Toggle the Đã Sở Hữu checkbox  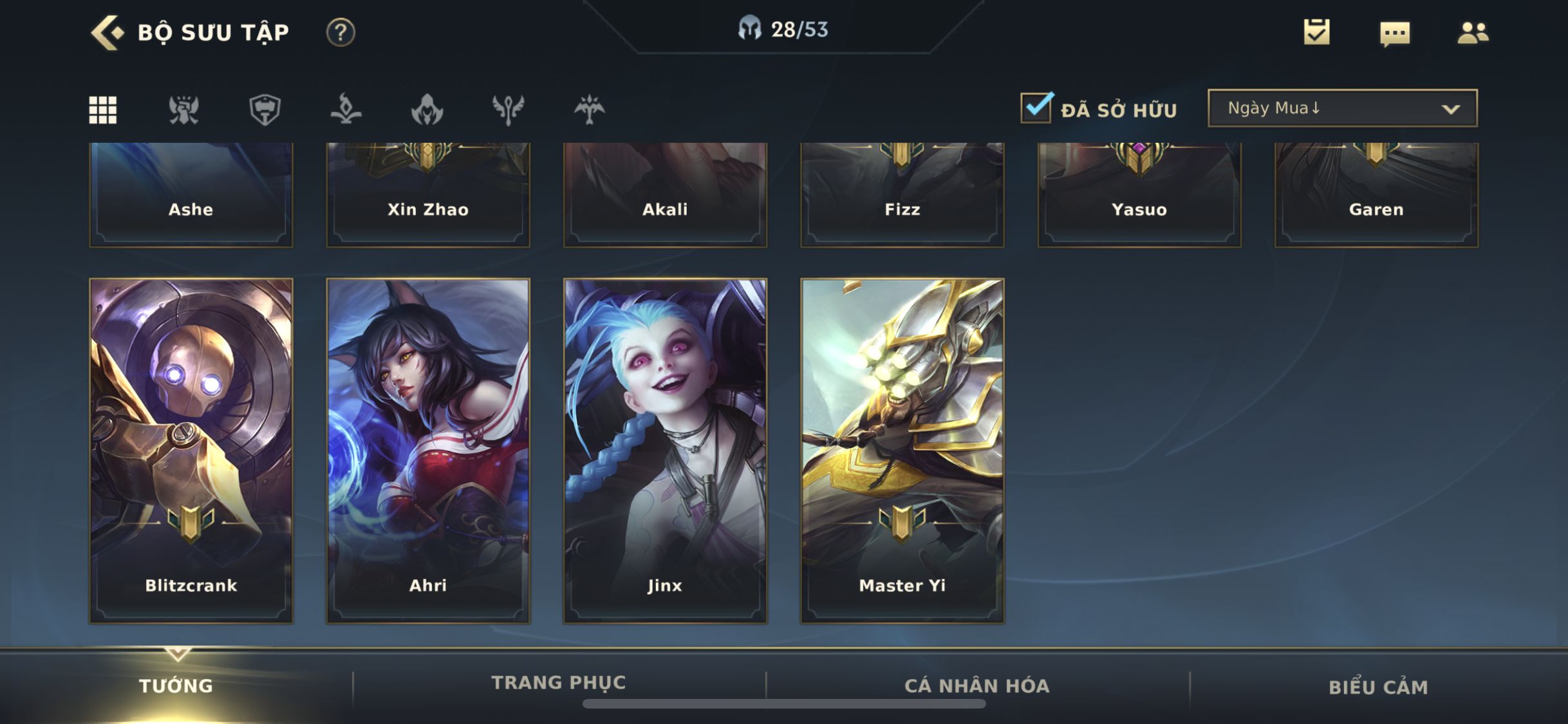point(1036,108)
